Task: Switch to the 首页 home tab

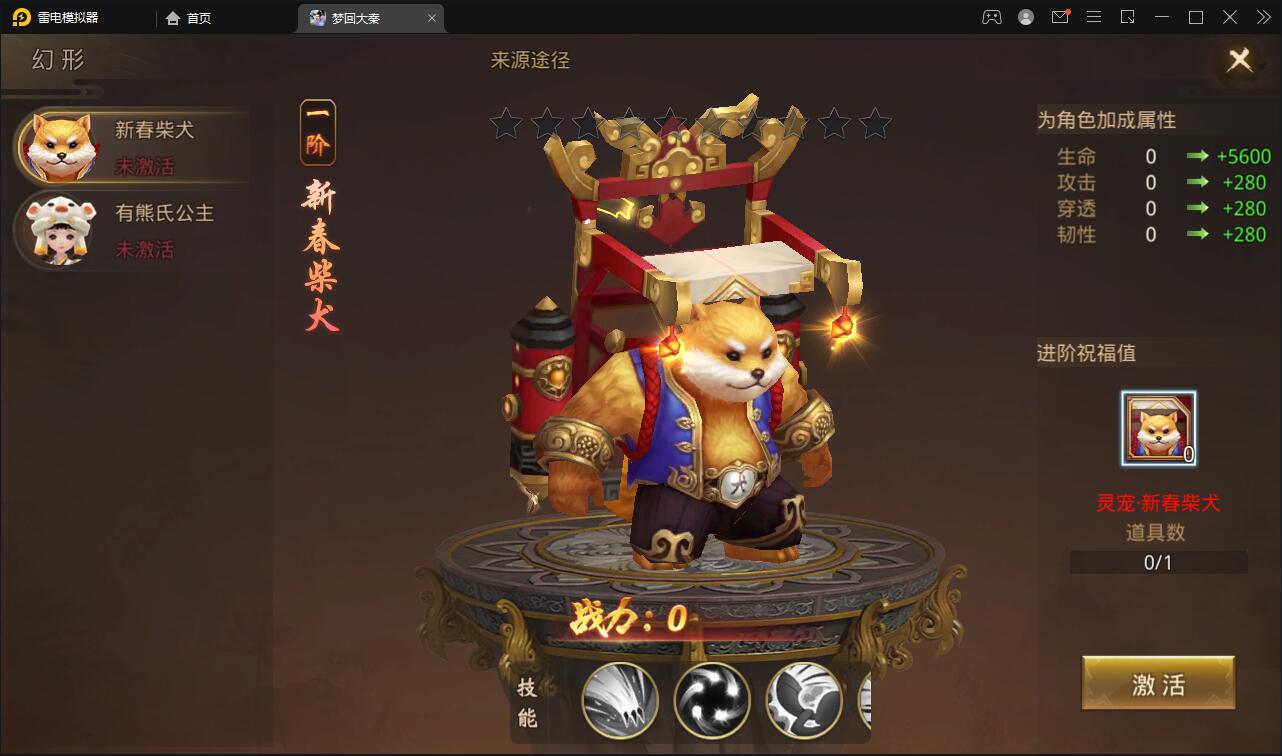Action: click(188, 18)
